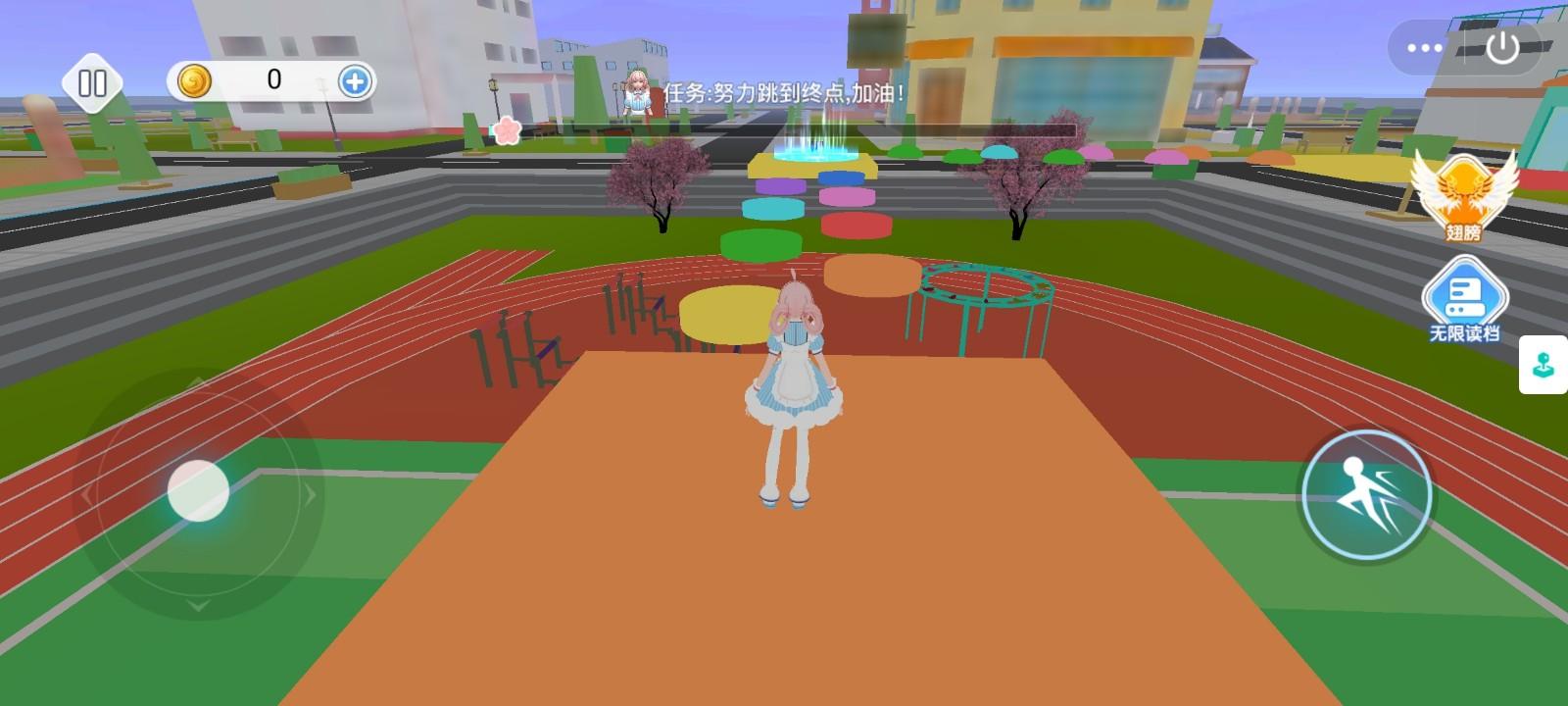Click the coin counter showing 0
The width and height of the screenshot is (1568, 706).
(274, 81)
